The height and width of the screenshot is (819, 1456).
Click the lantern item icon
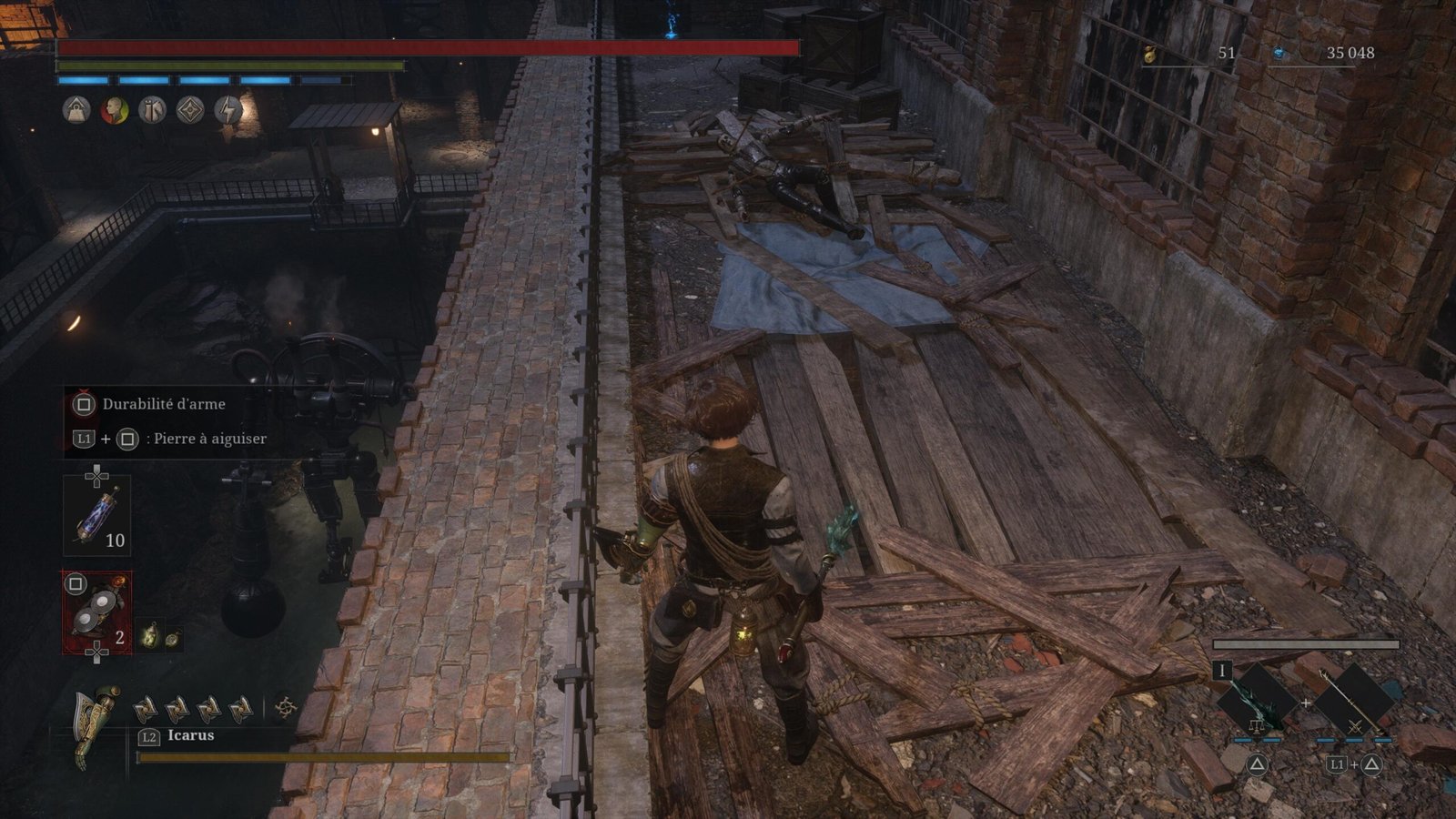point(150,636)
